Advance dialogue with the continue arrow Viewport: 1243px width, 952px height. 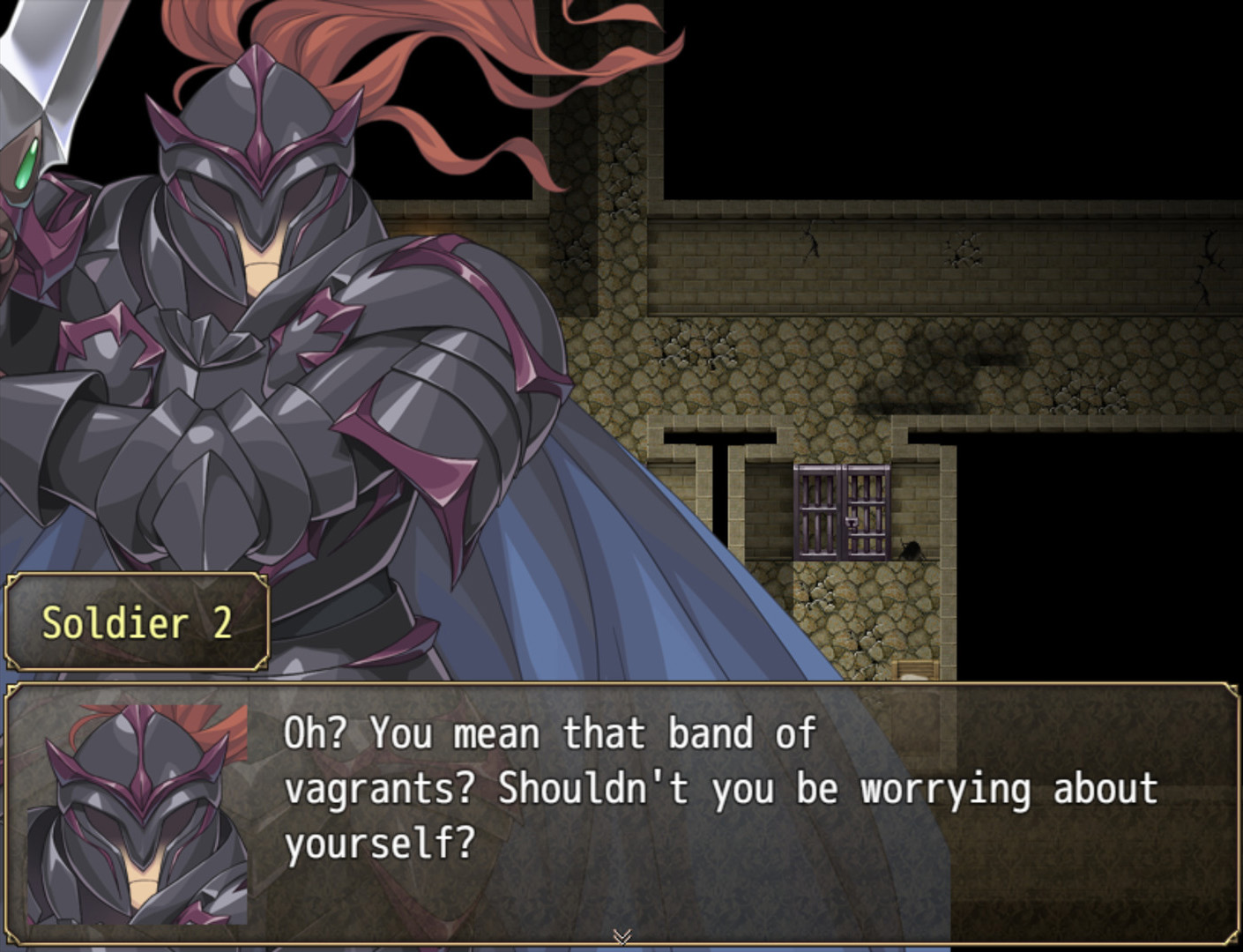coord(621,936)
